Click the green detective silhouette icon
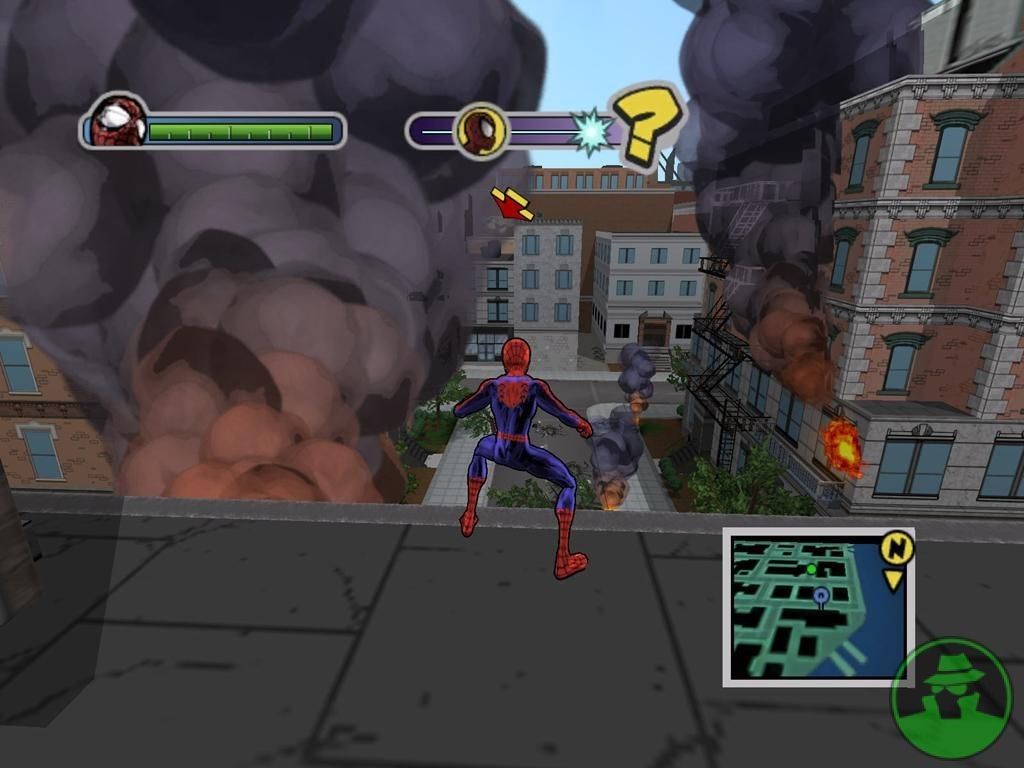This screenshot has height=768, width=1024. tap(950, 697)
